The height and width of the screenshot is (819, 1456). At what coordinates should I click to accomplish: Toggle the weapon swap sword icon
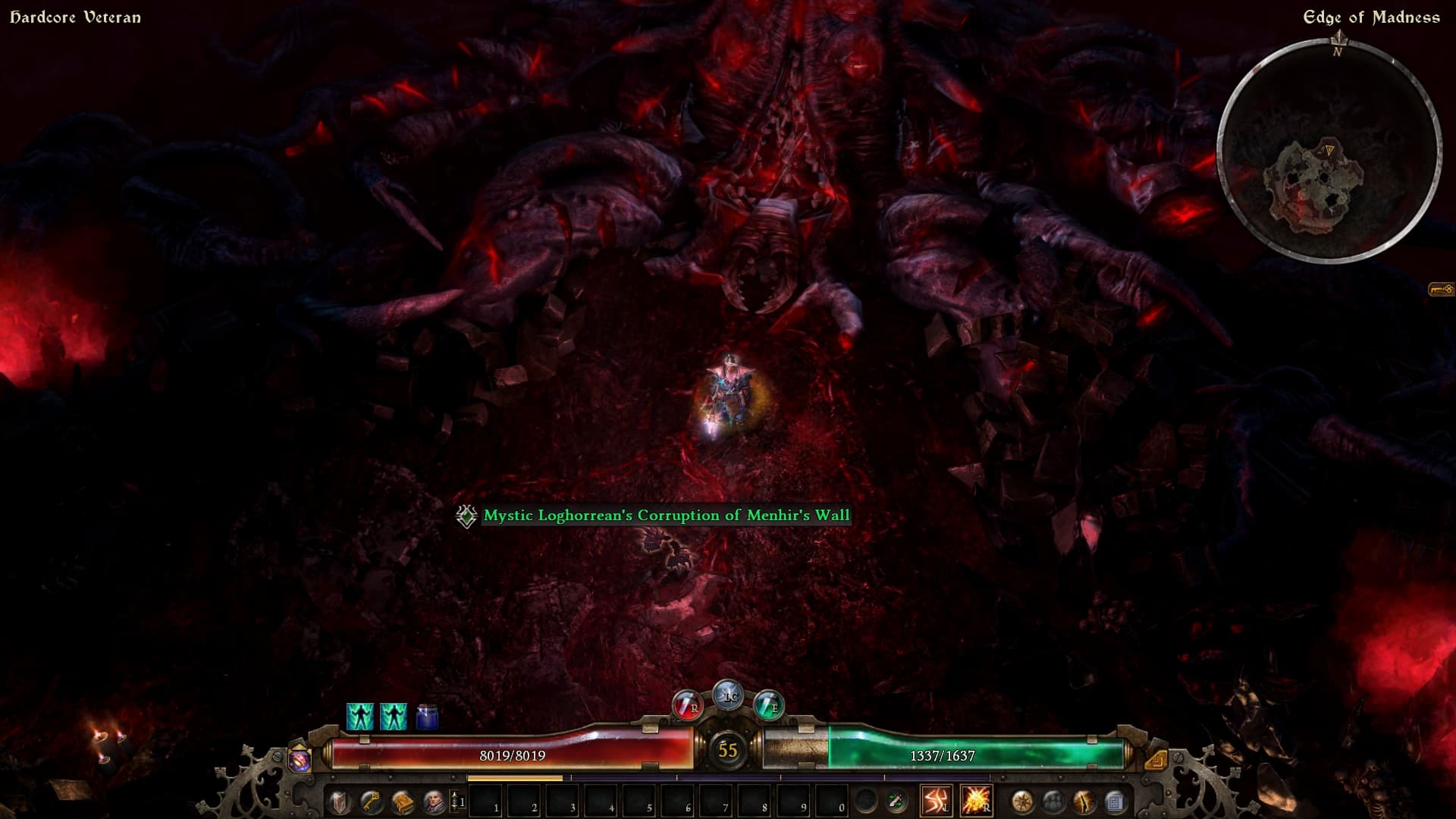896,801
